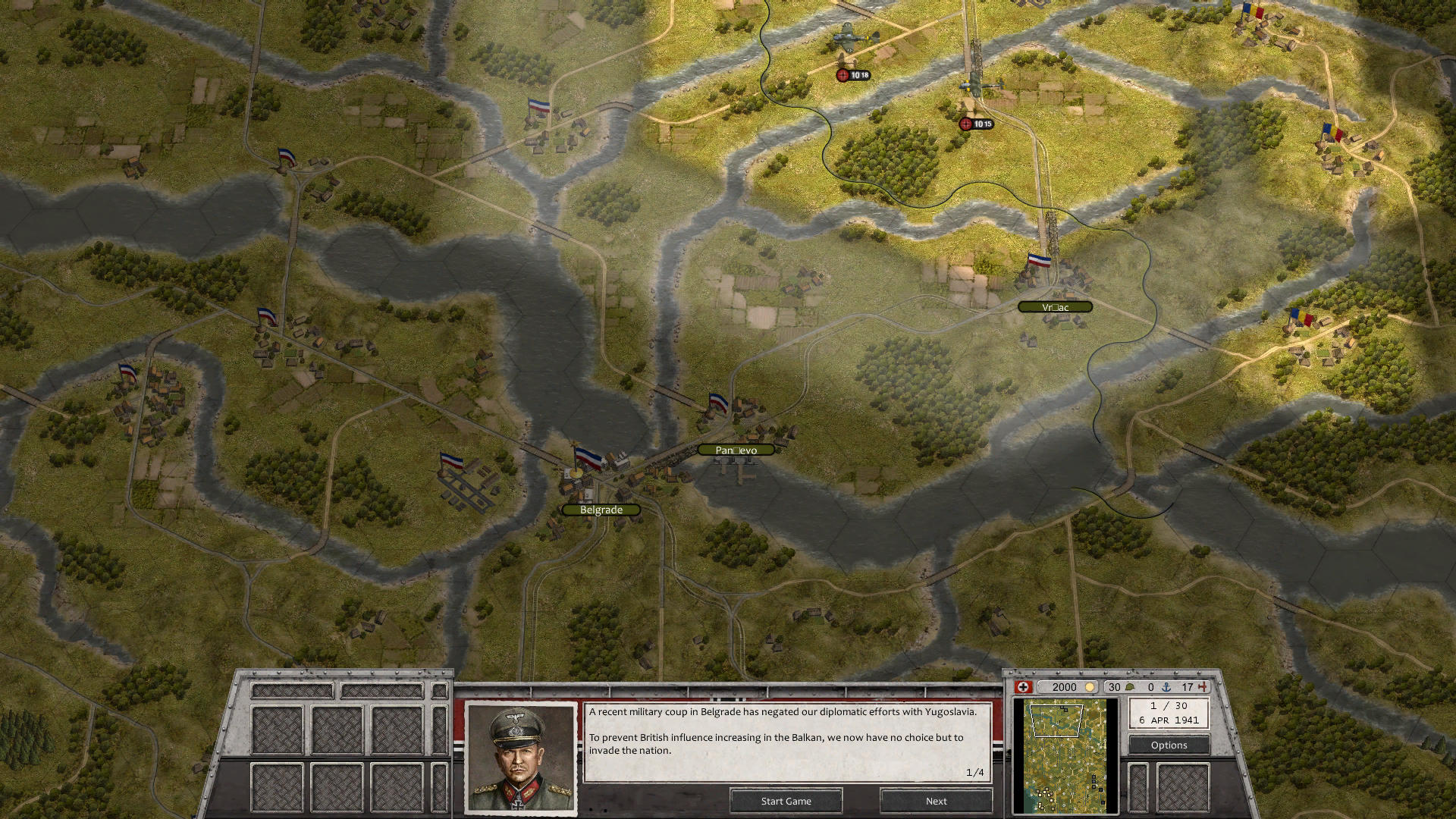The width and height of the screenshot is (1456, 819).
Task: Select the Vršac city label
Action: (x=1057, y=306)
